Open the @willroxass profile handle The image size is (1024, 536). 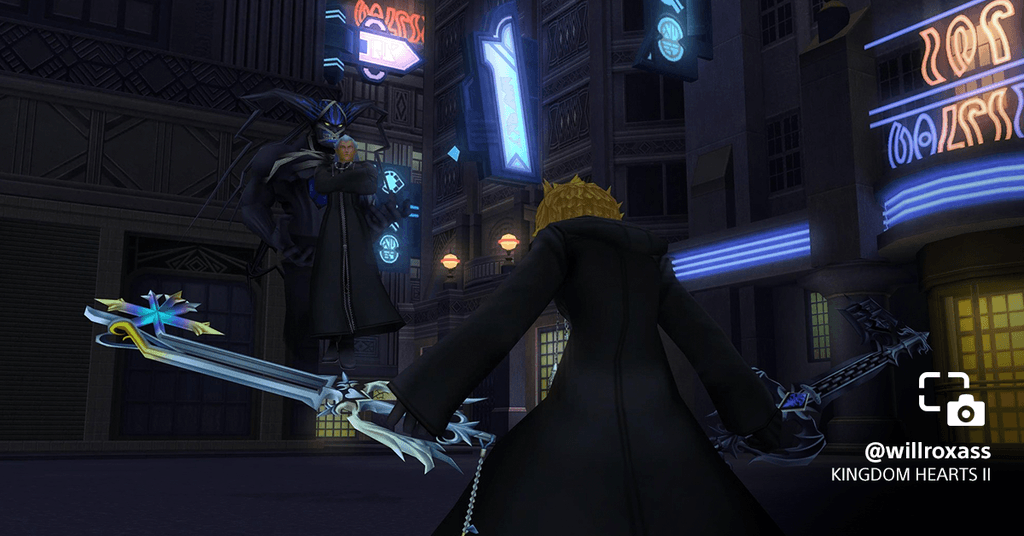927,451
